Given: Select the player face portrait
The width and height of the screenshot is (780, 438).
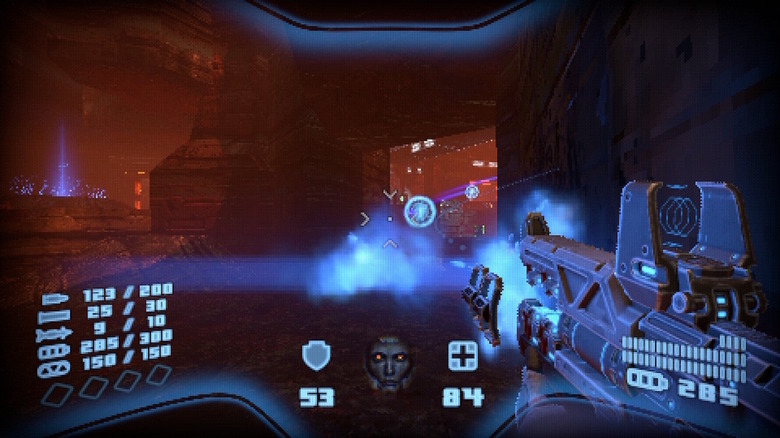Looking at the screenshot, I should click(390, 362).
